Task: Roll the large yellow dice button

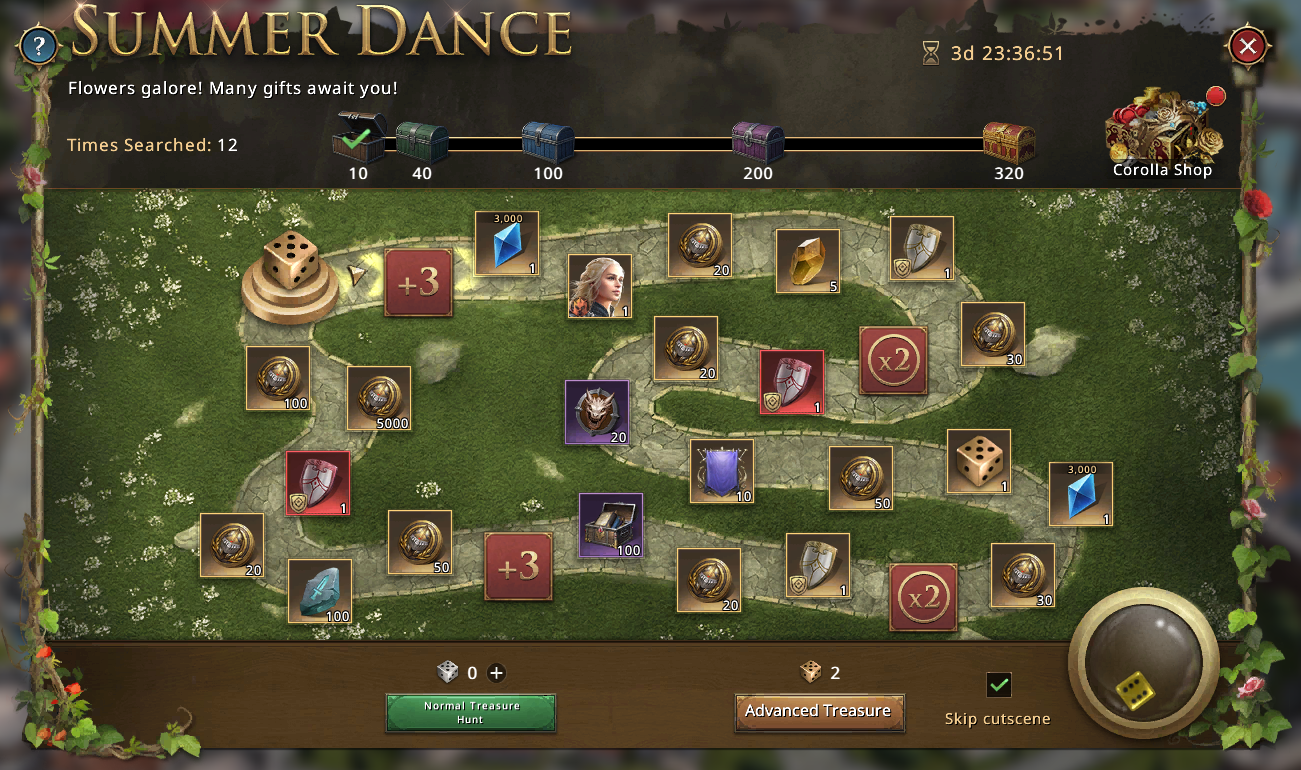Action: (x=1143, y=662)
